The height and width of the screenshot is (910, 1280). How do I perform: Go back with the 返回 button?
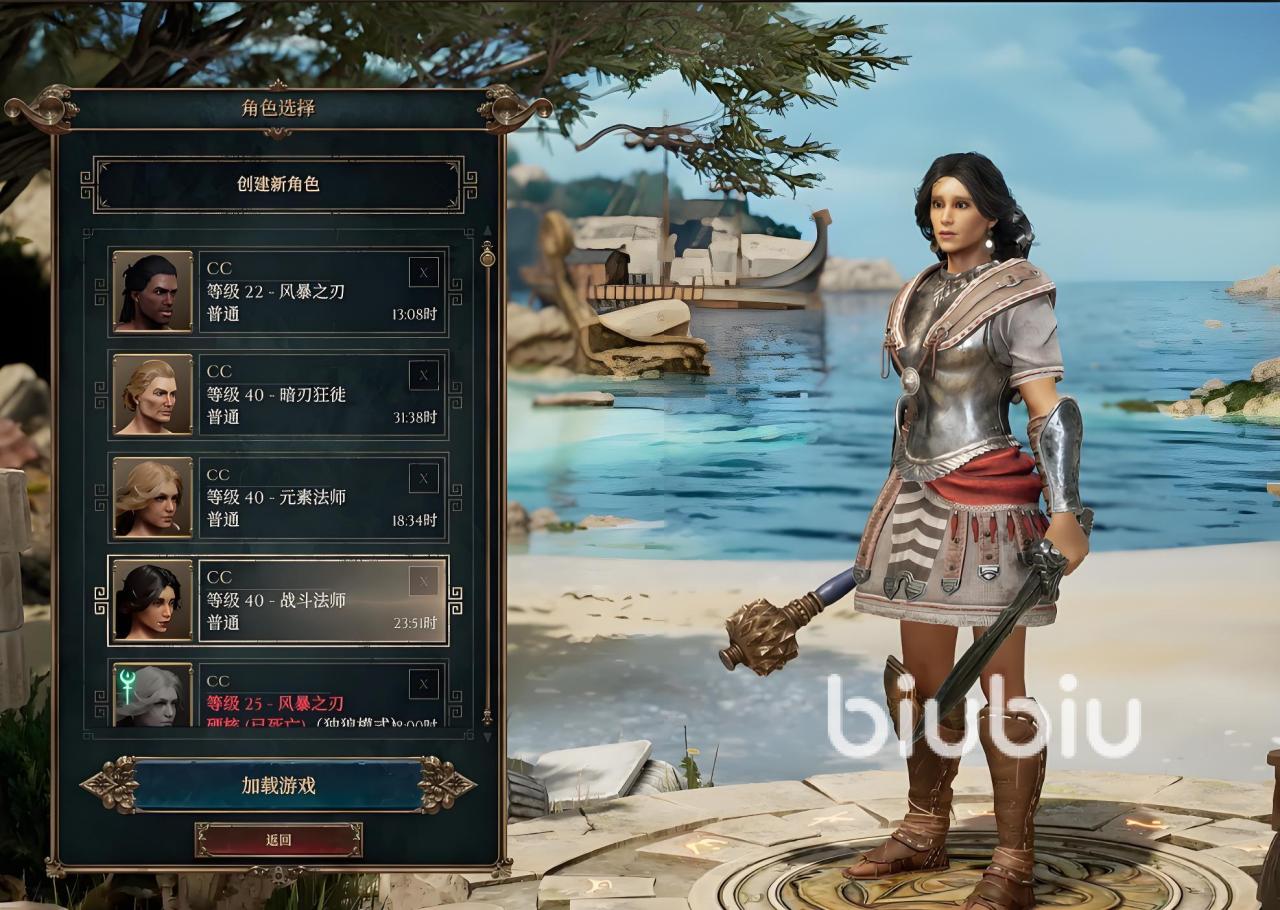tap(278, 840)
